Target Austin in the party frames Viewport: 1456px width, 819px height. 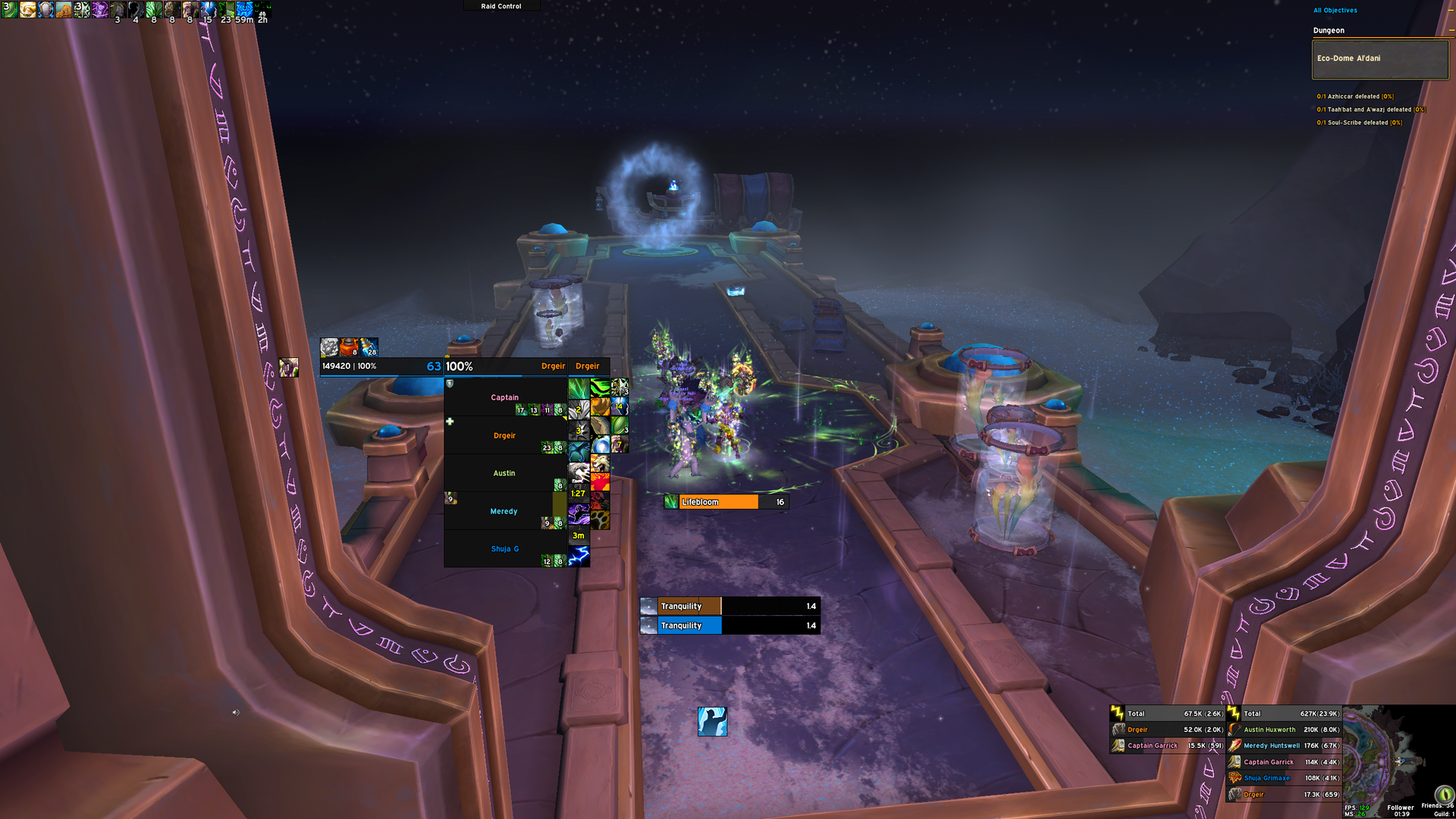coord(504,473)
